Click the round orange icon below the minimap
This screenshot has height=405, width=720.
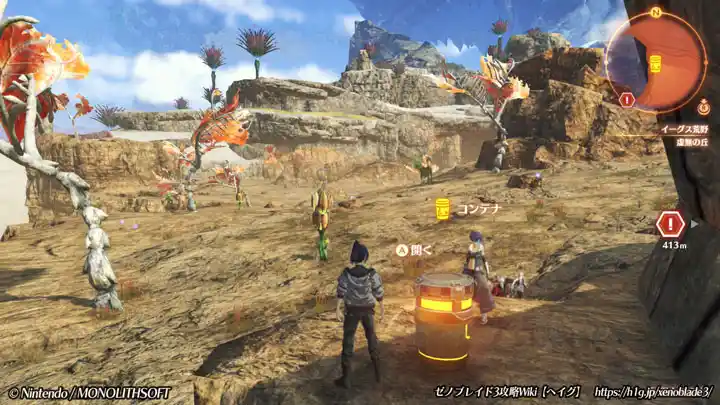[x=704, y=107]
